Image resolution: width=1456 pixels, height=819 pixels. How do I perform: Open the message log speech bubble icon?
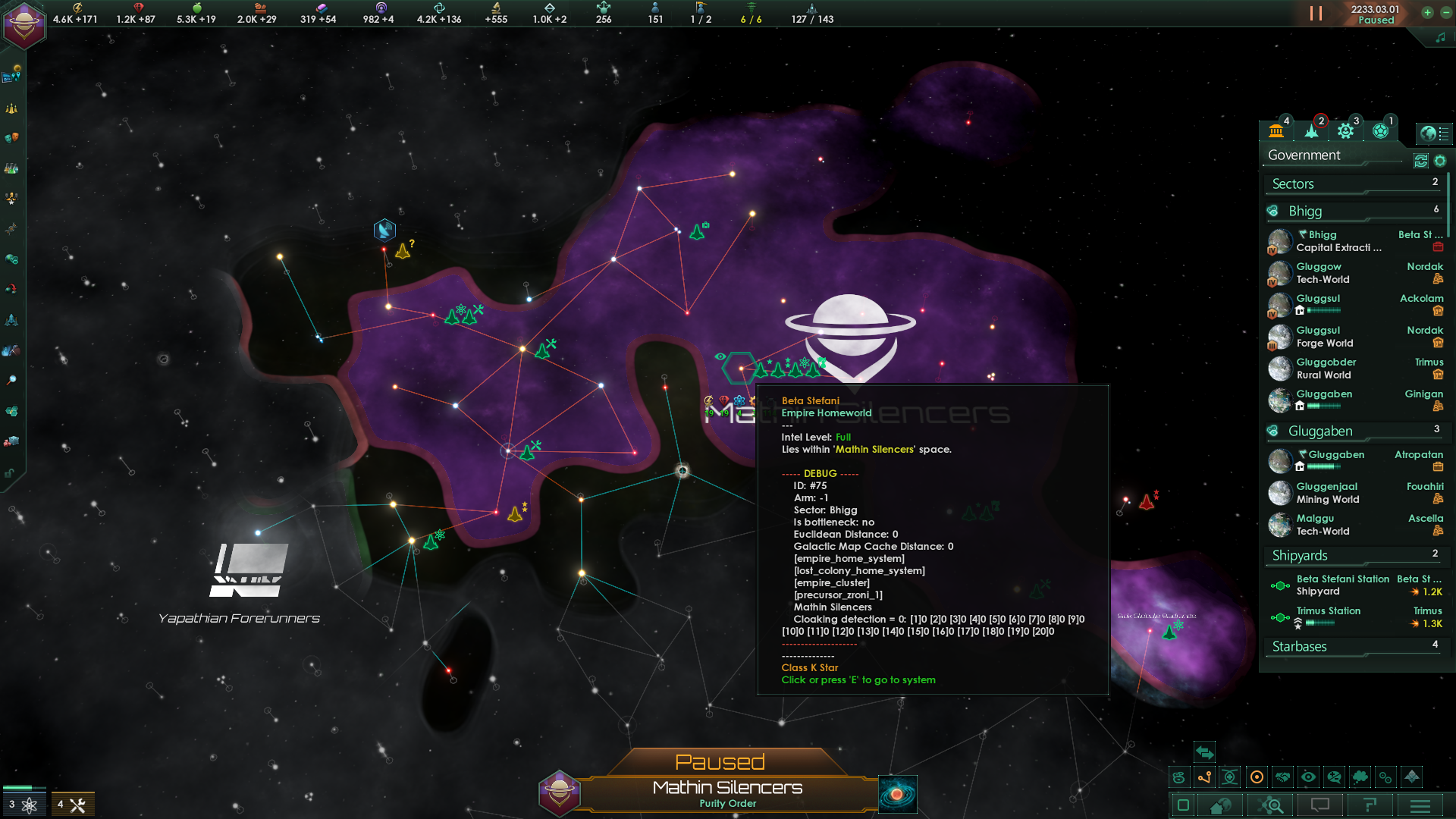tap(1320, 806)
